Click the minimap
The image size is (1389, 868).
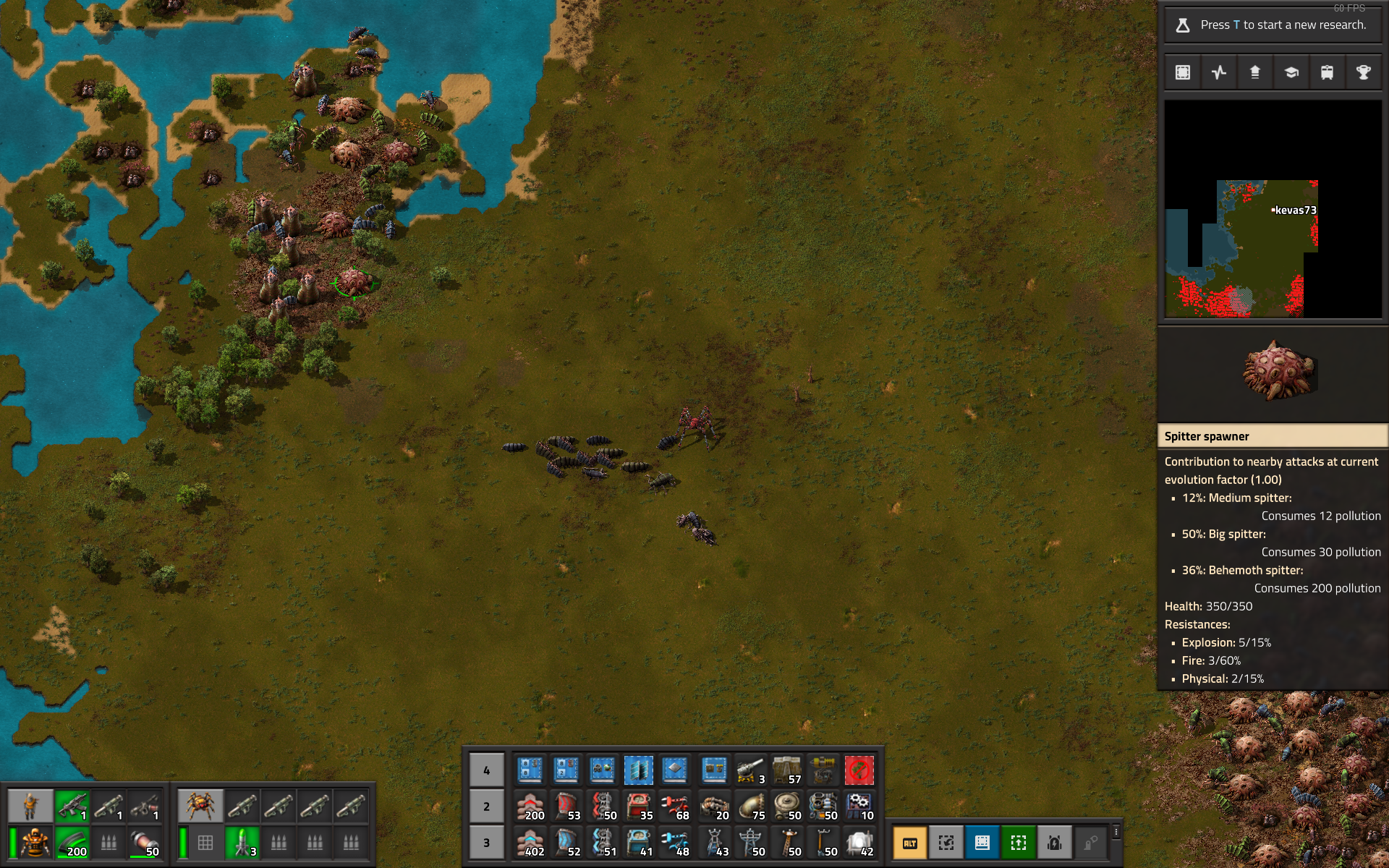point(1273,210)
